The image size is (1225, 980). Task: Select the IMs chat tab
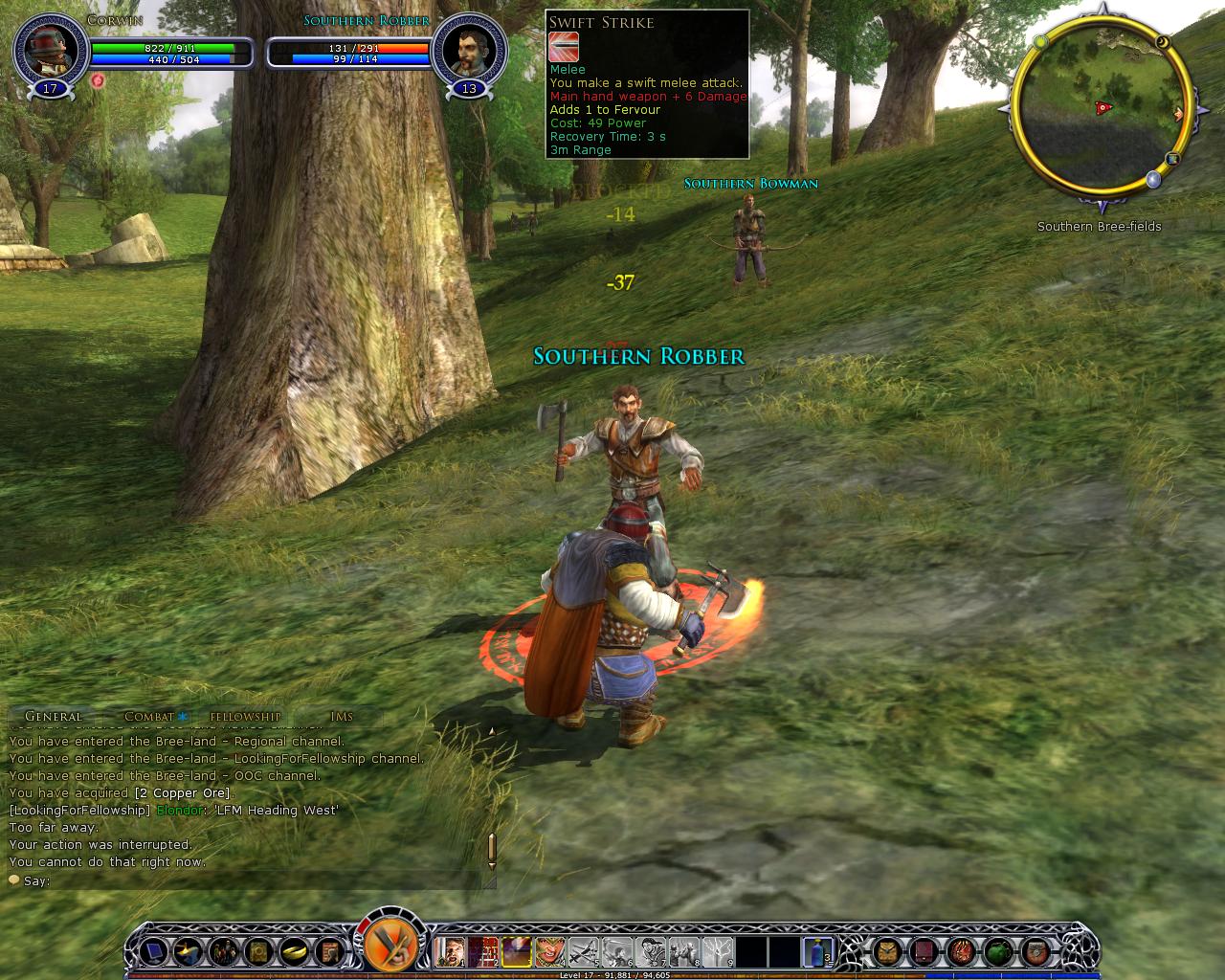click(x=341, y=716)
